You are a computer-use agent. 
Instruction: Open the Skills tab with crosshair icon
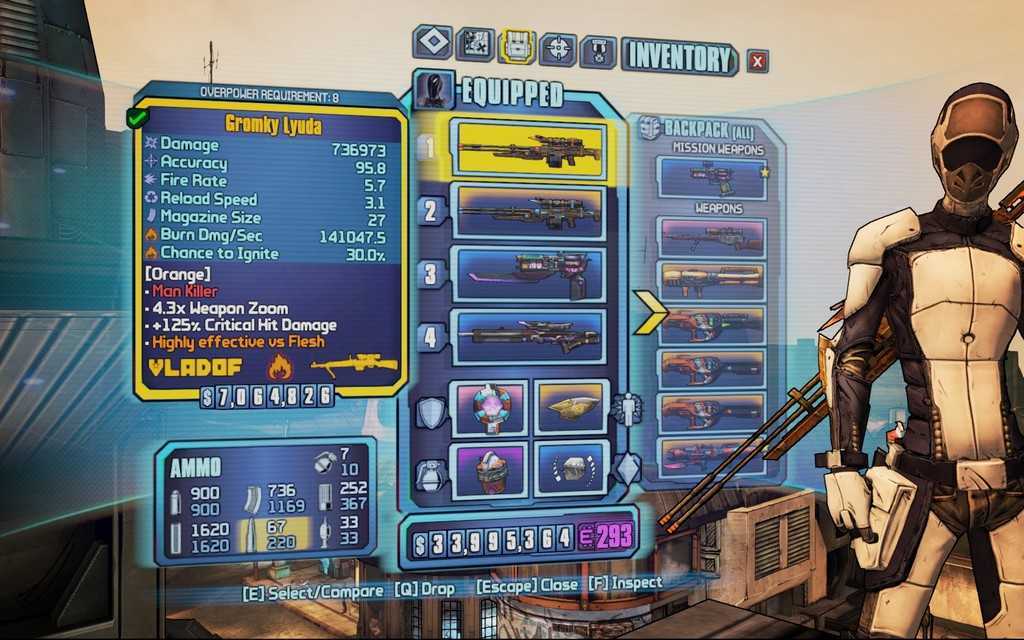[557, 46]
